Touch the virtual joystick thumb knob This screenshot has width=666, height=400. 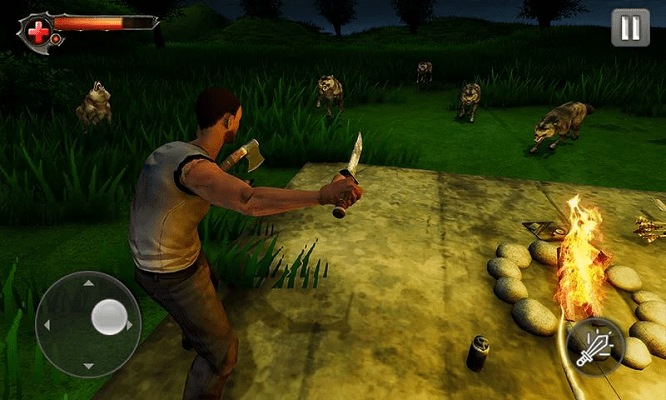[108, 317]
